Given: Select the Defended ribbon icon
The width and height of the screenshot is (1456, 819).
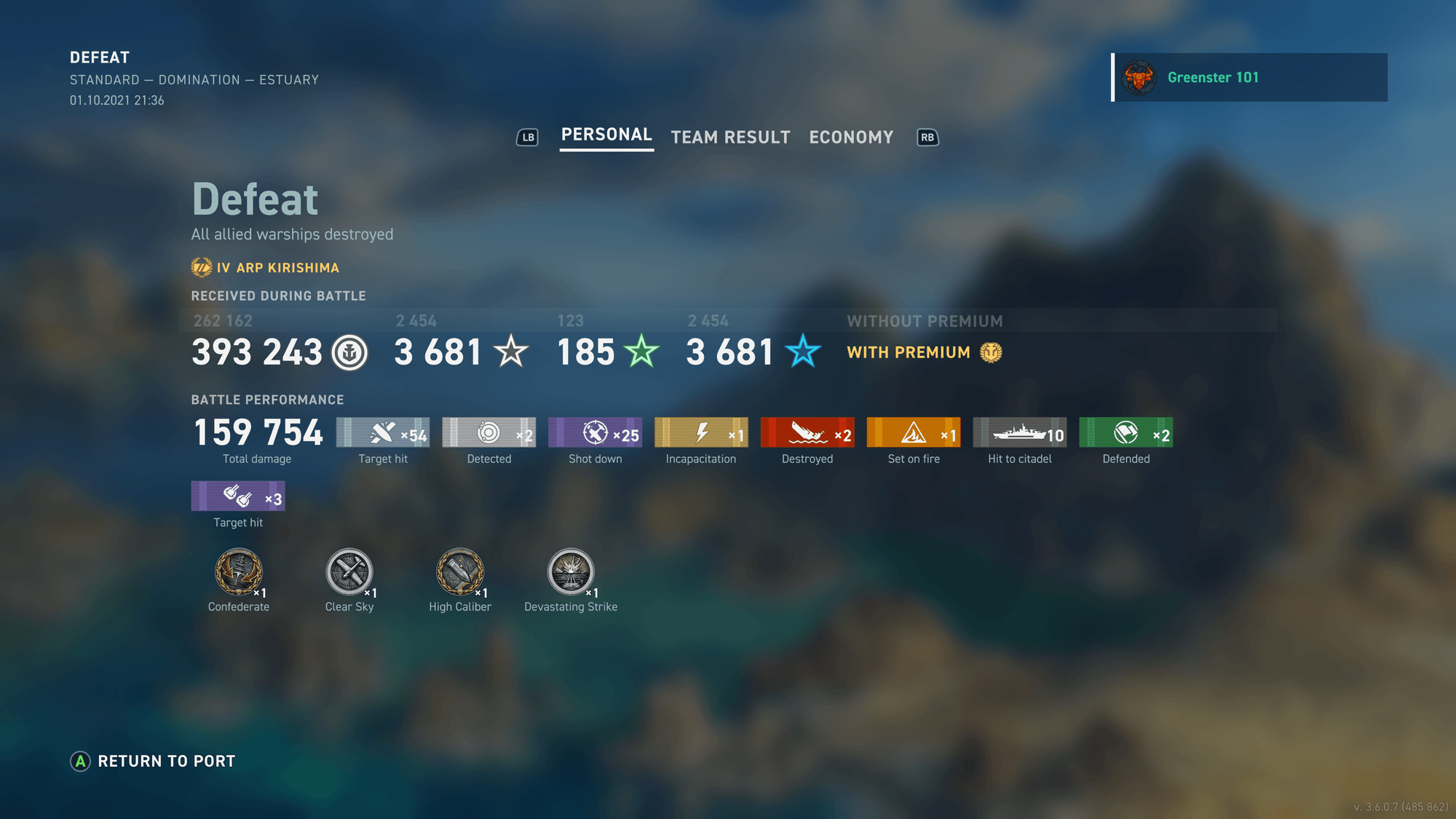Looking at the screenshot, I should 1125,432.
